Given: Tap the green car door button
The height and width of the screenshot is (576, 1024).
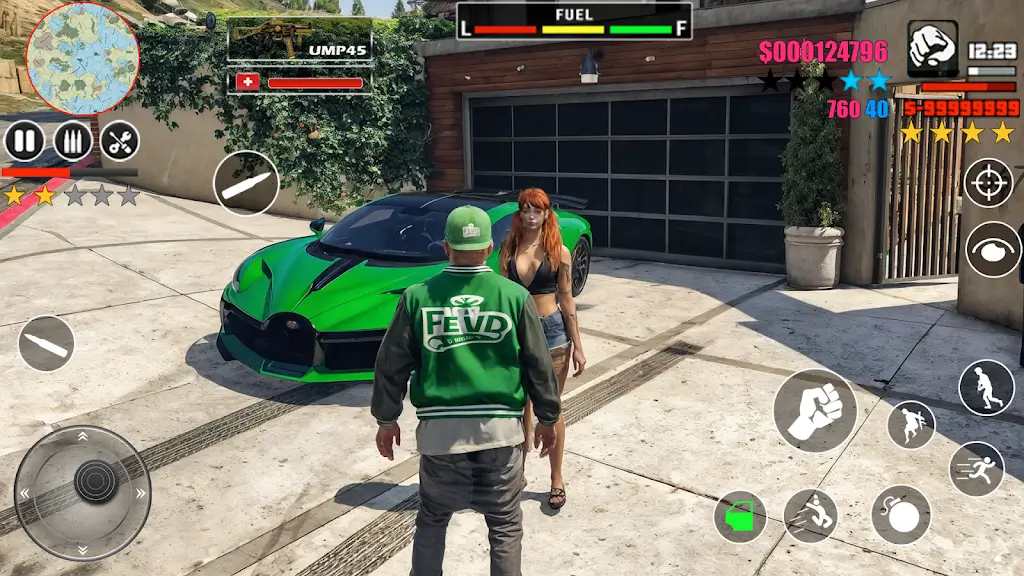Looking at the screenshot, I should (740, 517).
